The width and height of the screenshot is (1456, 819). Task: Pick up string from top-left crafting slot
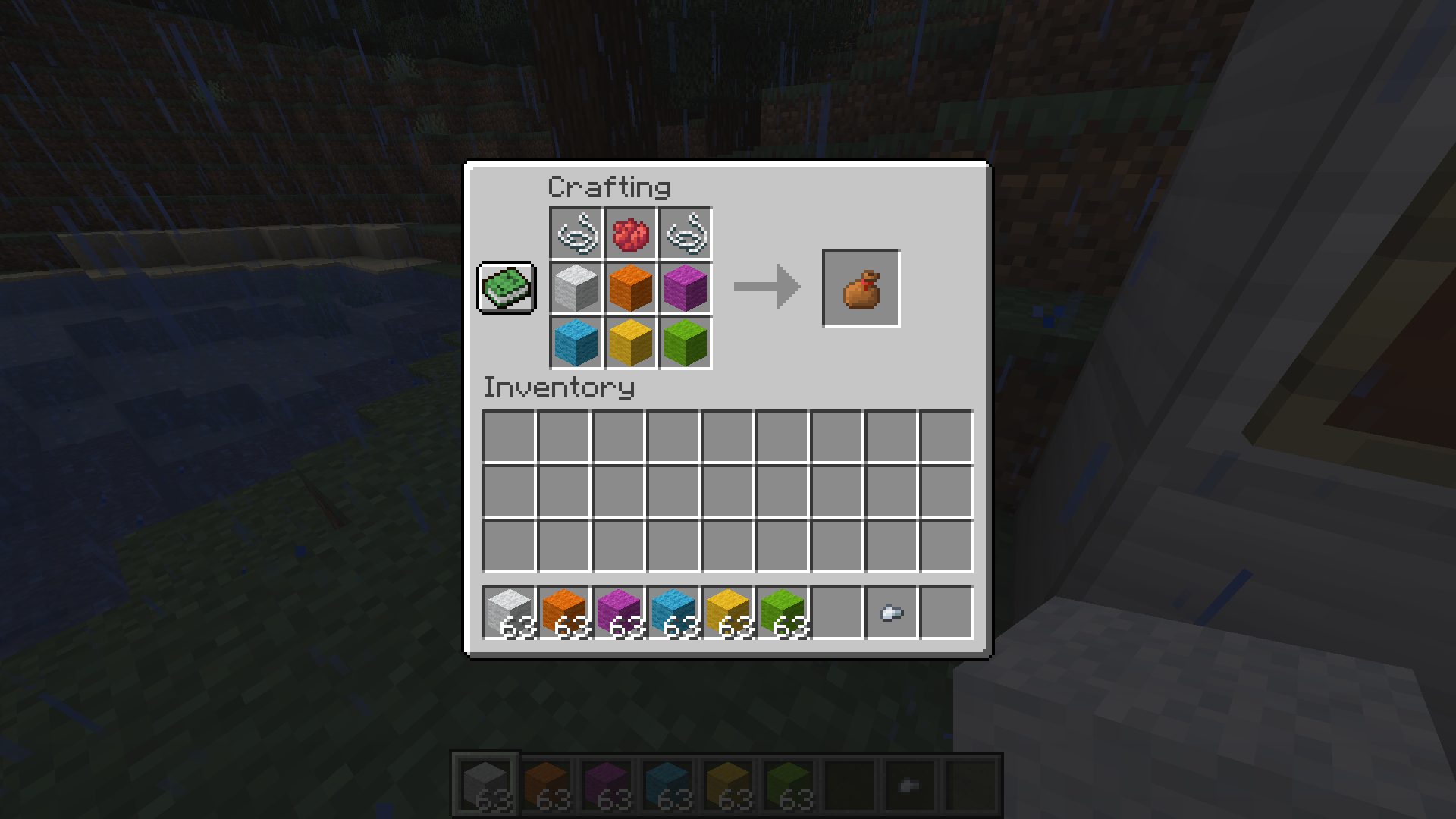pos(575,233)
